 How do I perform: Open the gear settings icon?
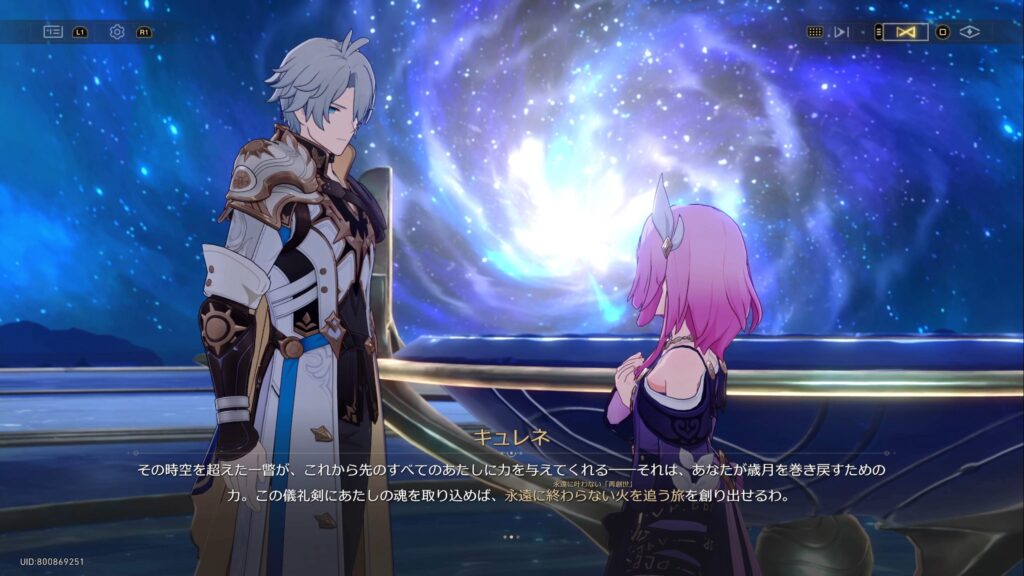point(117,32)
